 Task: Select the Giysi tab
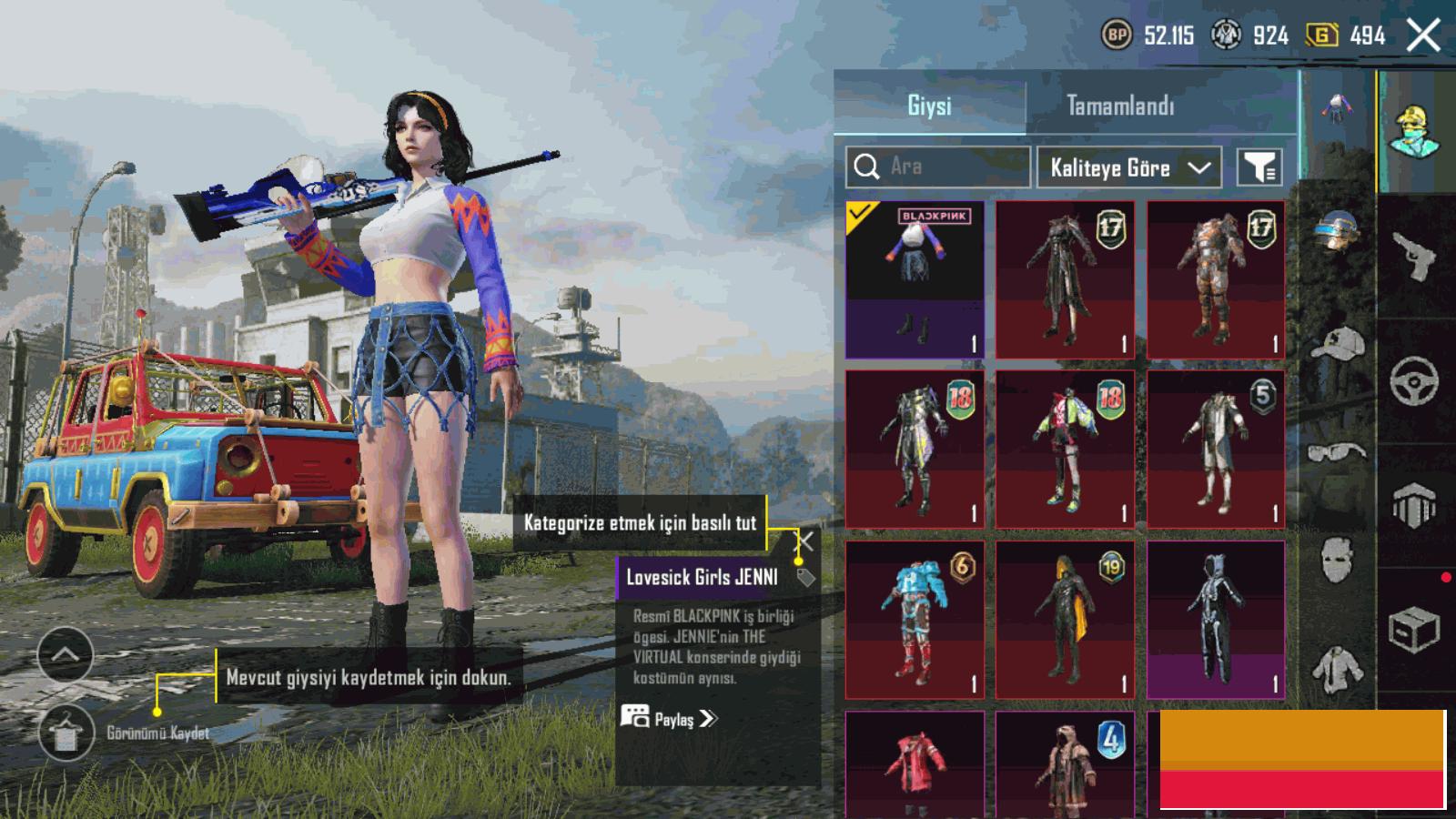click(929, 106)
